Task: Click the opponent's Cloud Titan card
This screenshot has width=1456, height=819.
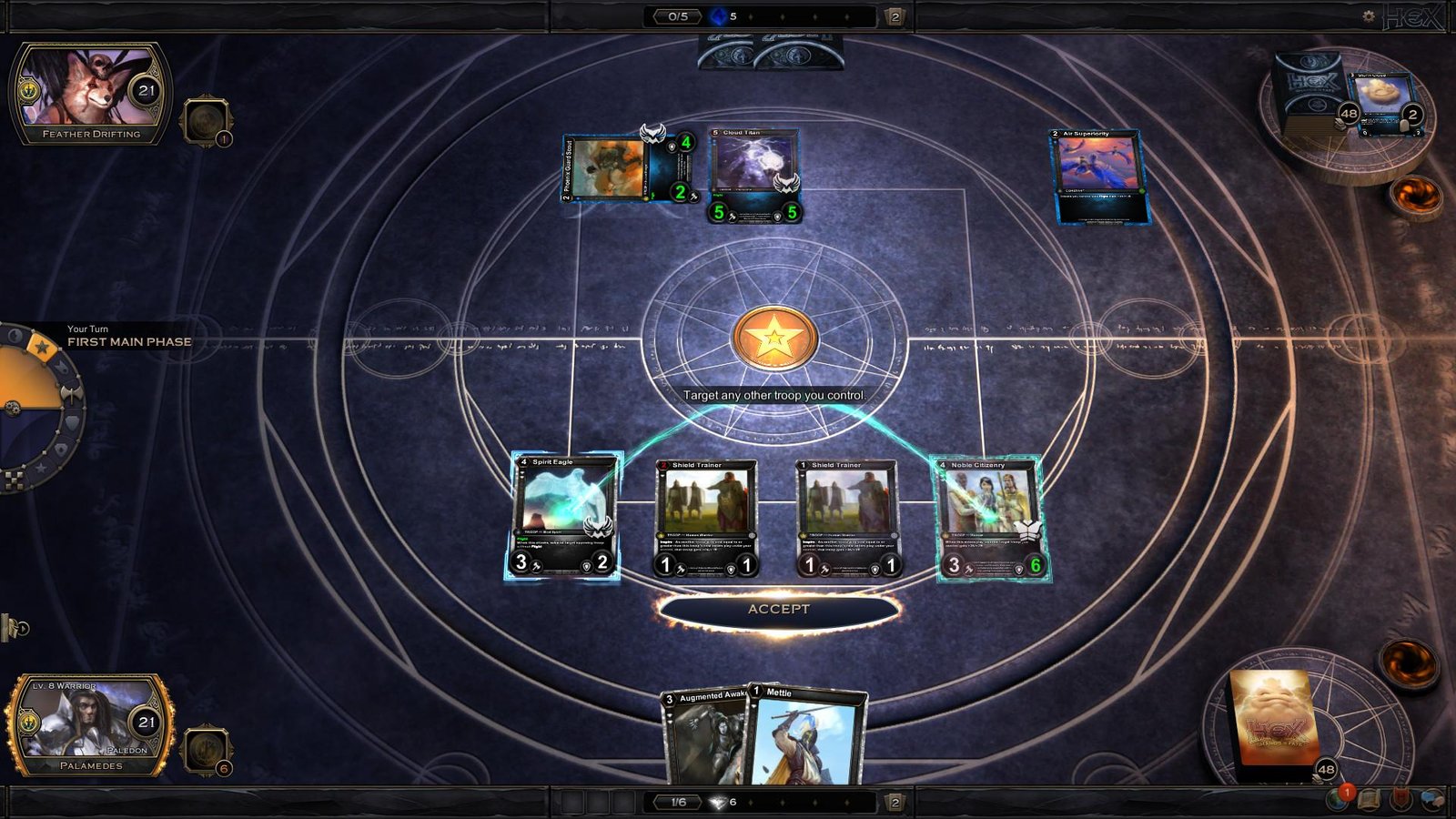Action: (x=755, y=173)
